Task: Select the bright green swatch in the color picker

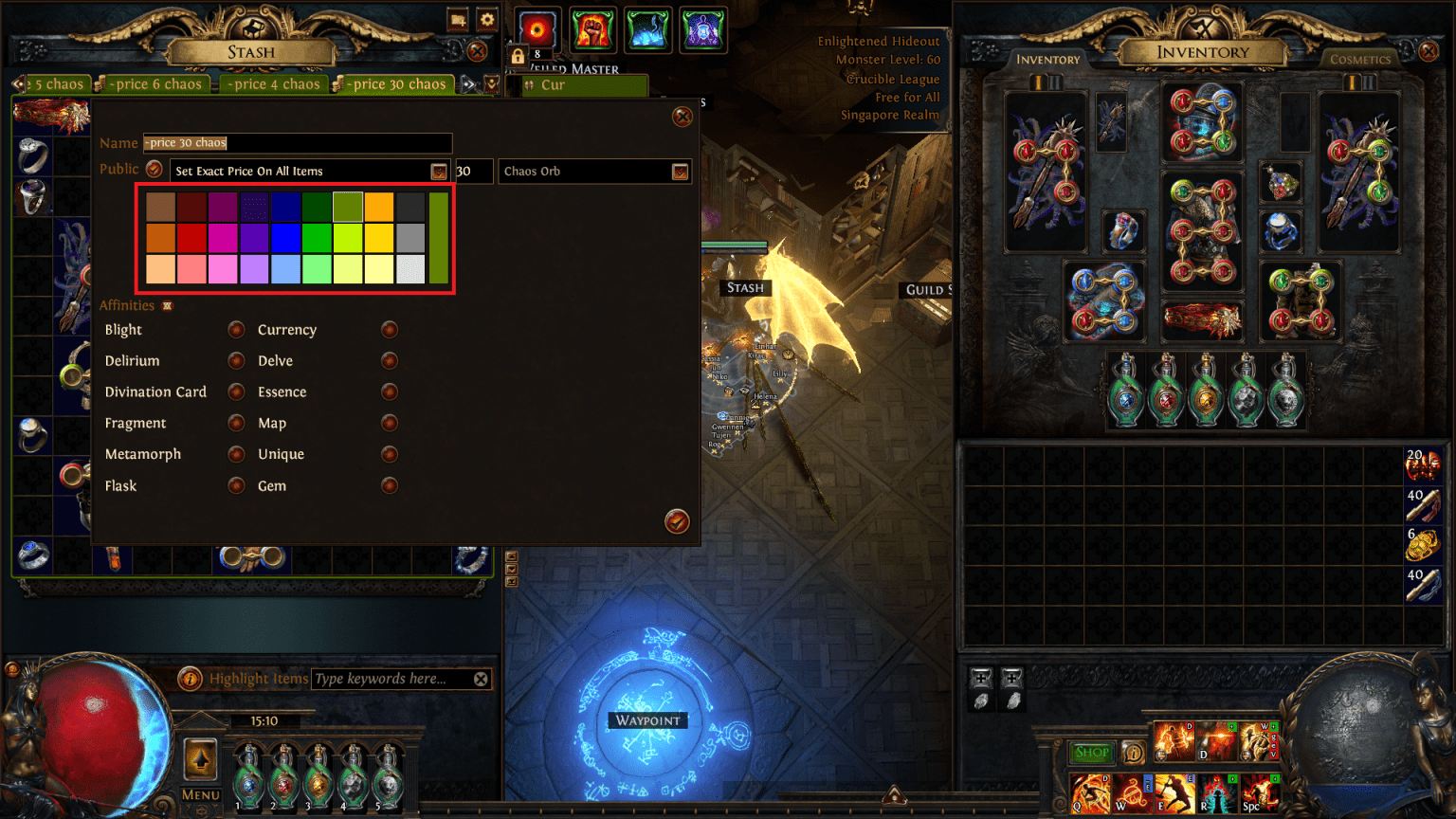Action: pos(317,238)
